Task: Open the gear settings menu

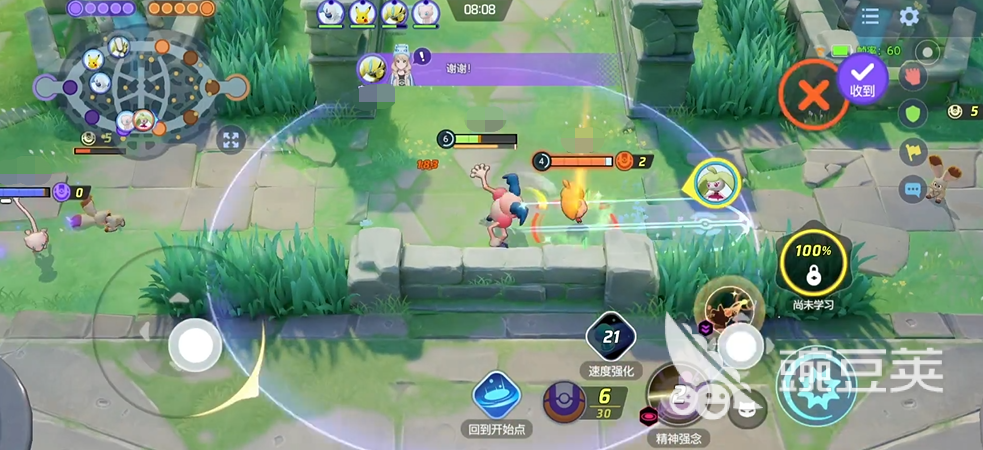Action: point(909,17)
